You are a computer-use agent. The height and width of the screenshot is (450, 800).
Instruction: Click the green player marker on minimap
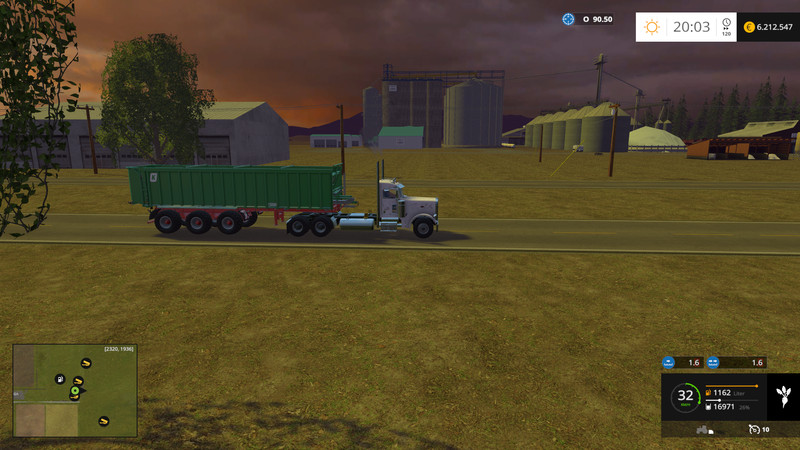point(74,390)
